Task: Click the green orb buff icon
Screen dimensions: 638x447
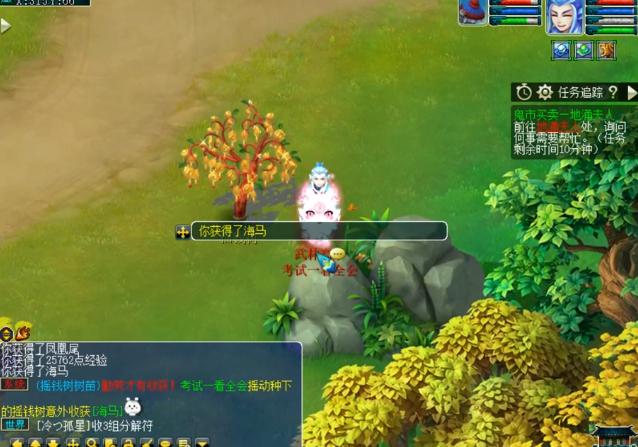Action: point(584,50)
